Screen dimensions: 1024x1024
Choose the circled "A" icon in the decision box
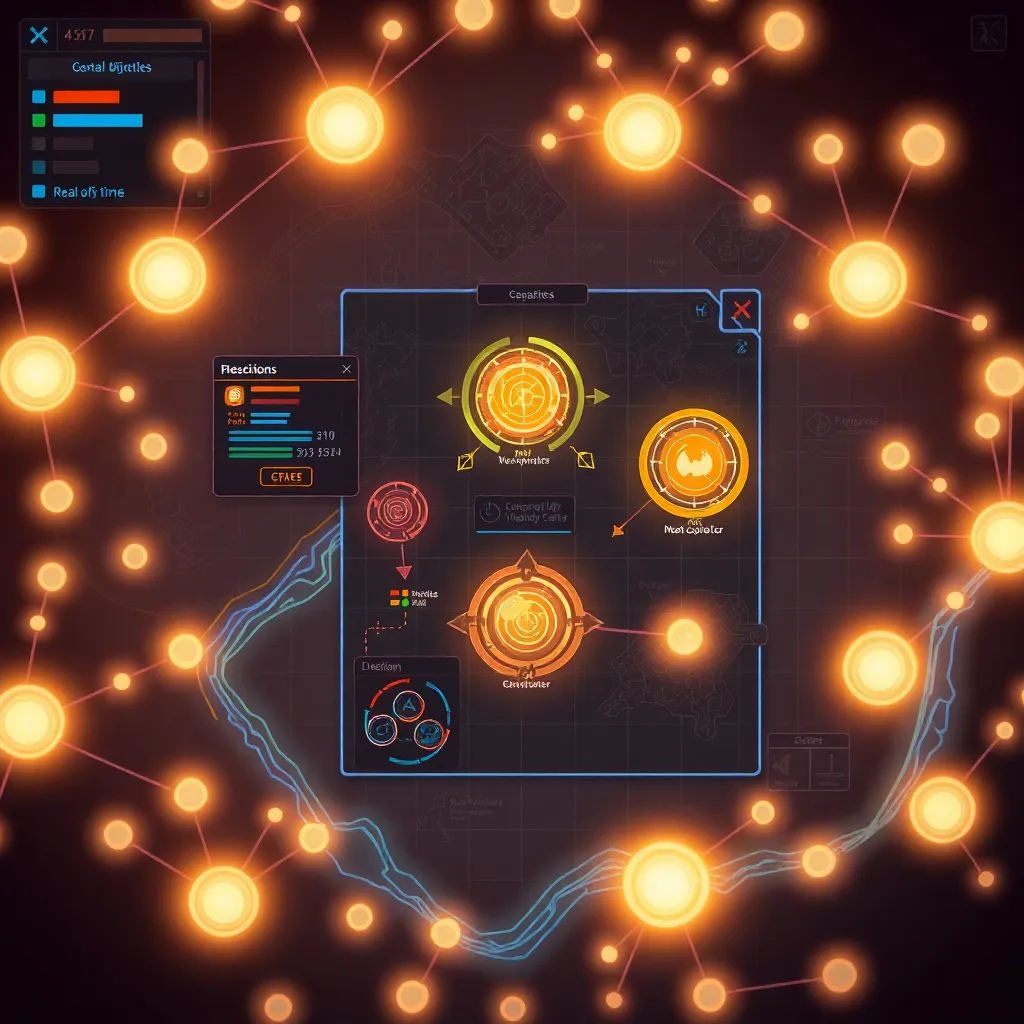click(x=407, y=706)
